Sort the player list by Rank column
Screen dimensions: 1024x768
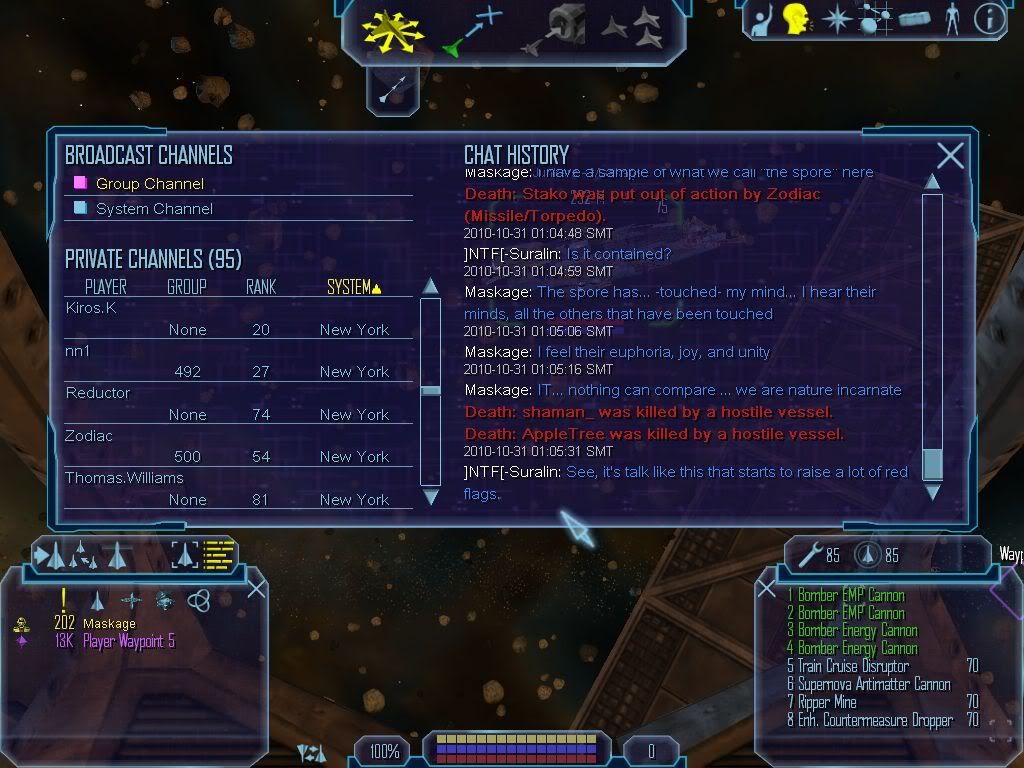point(260,287)
